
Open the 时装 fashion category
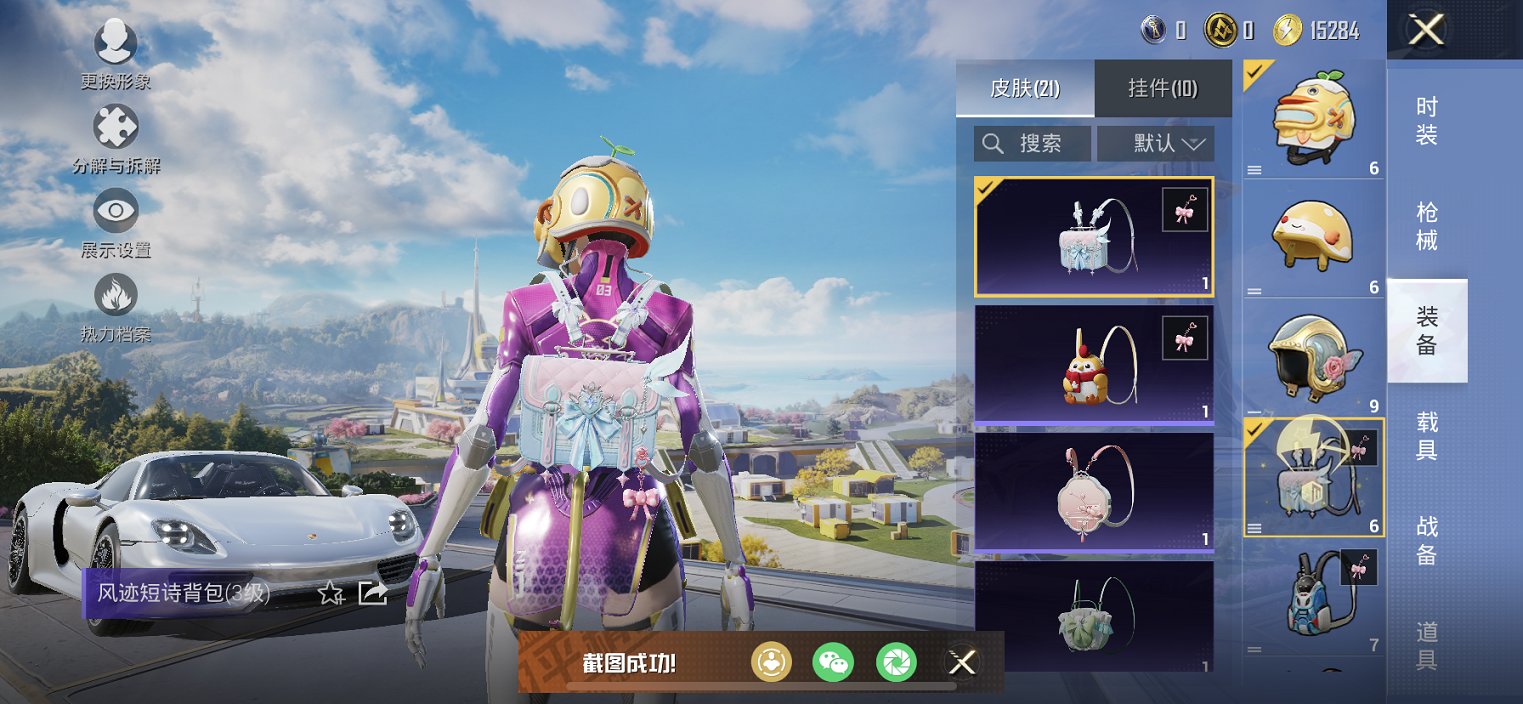pos(1427,121)
